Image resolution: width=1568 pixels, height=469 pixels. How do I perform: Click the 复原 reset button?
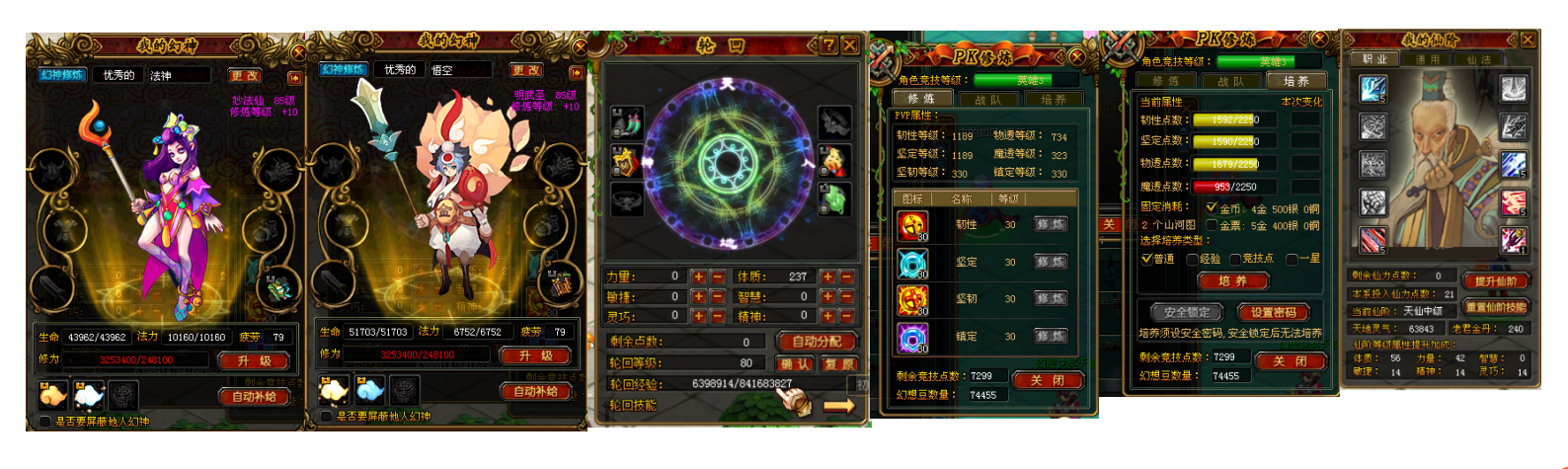[839, 363]
